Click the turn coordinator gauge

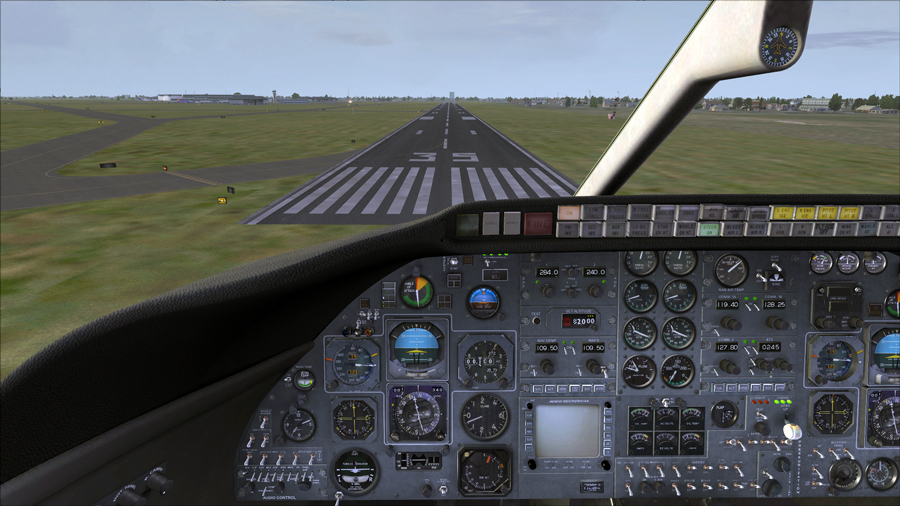point(355,470)
